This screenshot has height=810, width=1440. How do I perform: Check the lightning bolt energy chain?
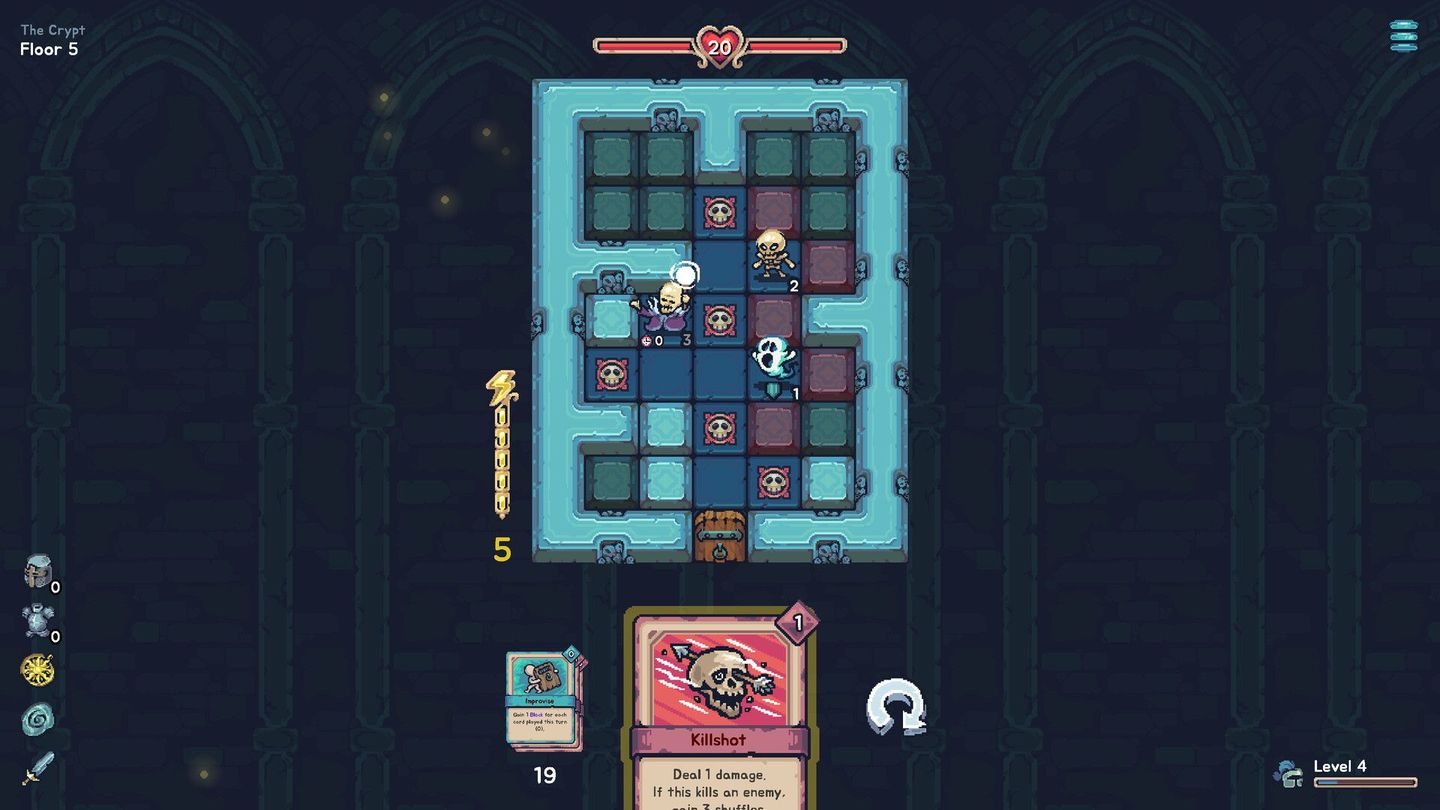coord(501,445)
